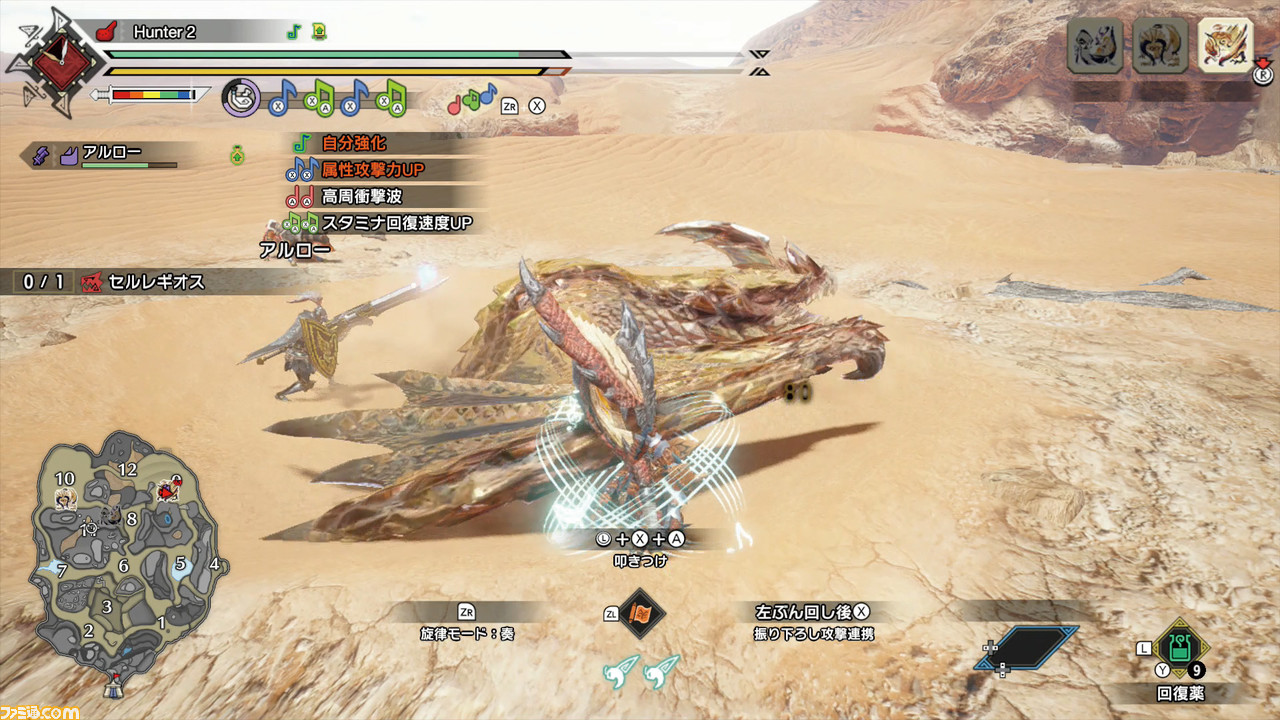Image resolution: width=1280 pixels, height=720 pixels.
Task: Select the blue diamond action bar
Action: tap(1029, 648)
